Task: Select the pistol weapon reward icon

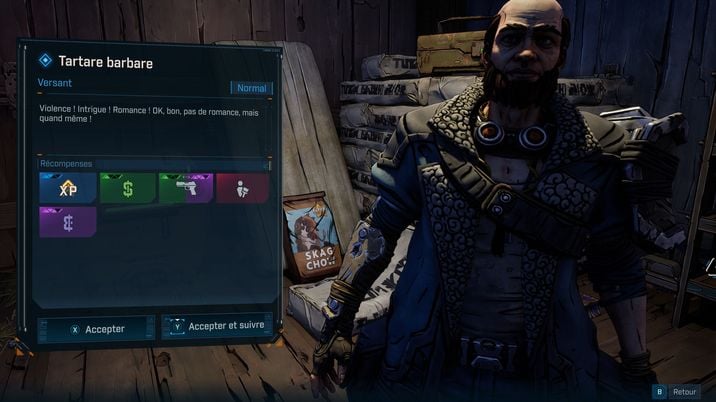Action: click(x=185, y=188)
